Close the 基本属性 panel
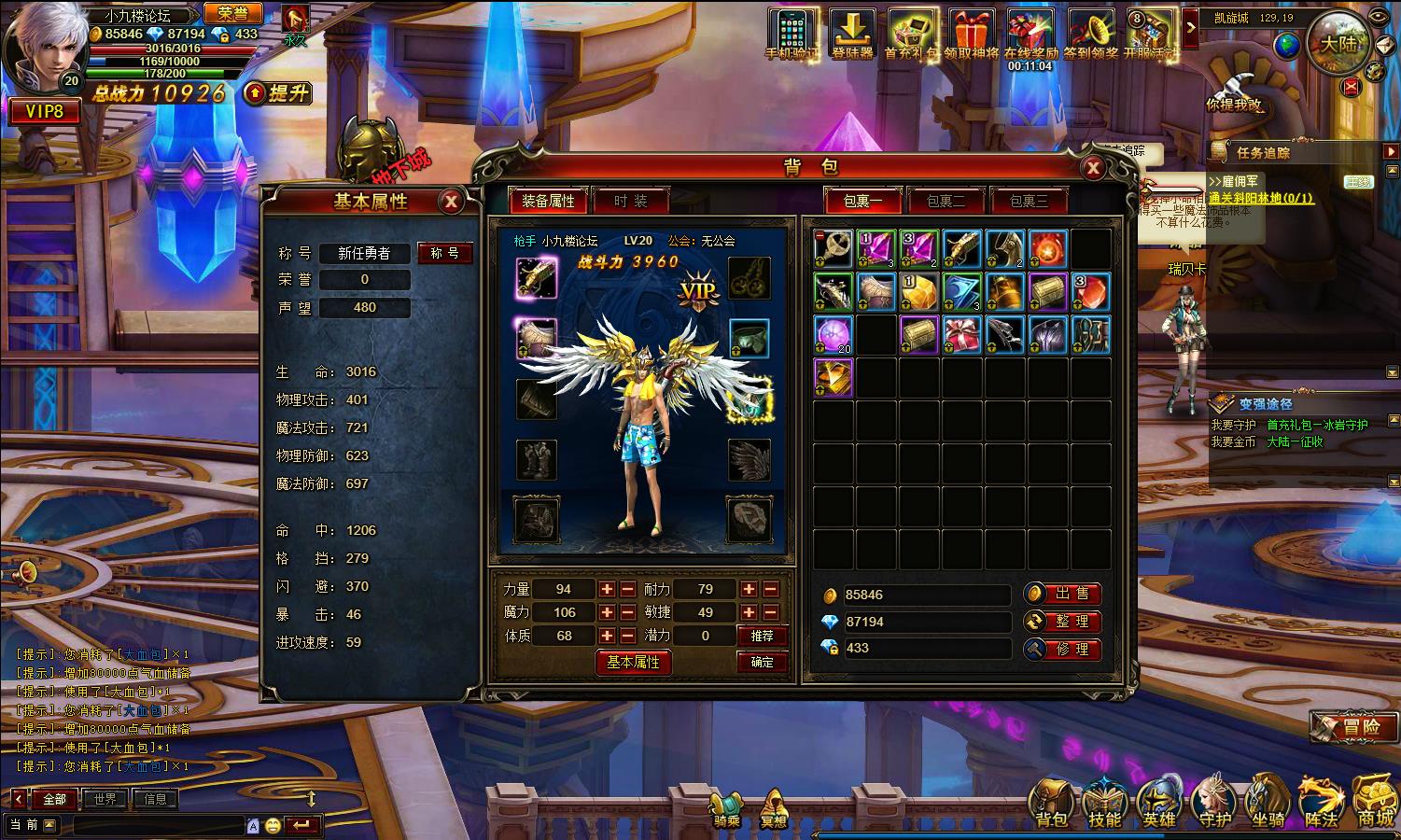Viewport: 1401px width, 840px height. [x=451, y=201]
